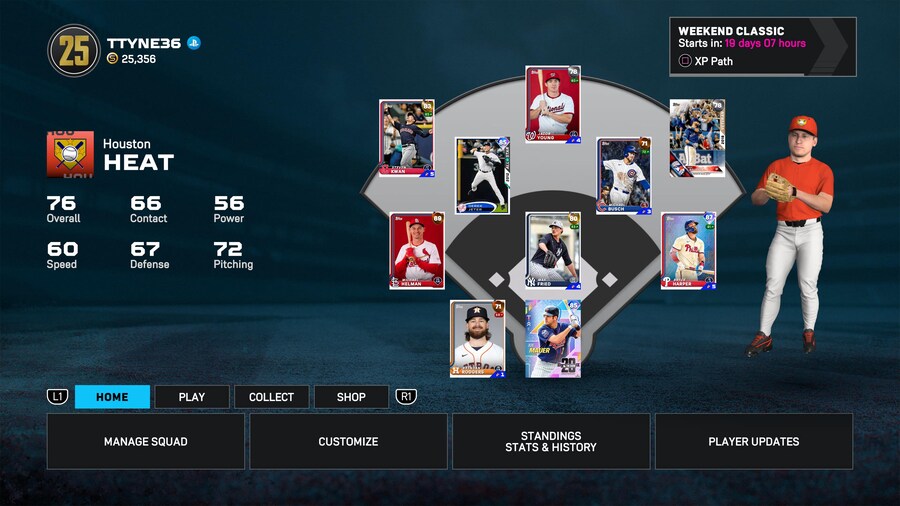This screenshot has width=900, height=506.
Task: Select the Busch Cubs card
Action: pos(624,176)
